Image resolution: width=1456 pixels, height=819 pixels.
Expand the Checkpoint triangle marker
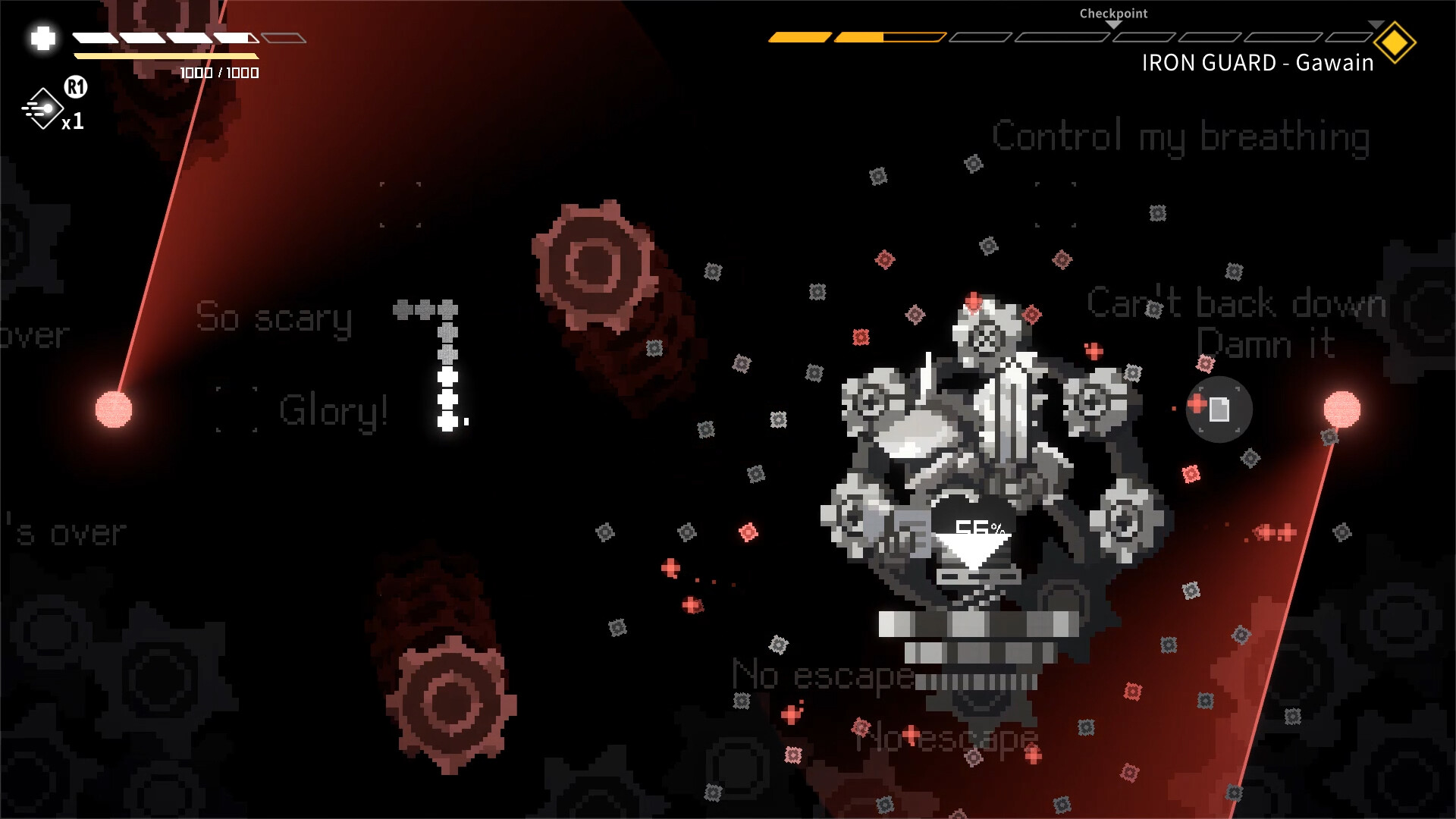click(1112, 26)
